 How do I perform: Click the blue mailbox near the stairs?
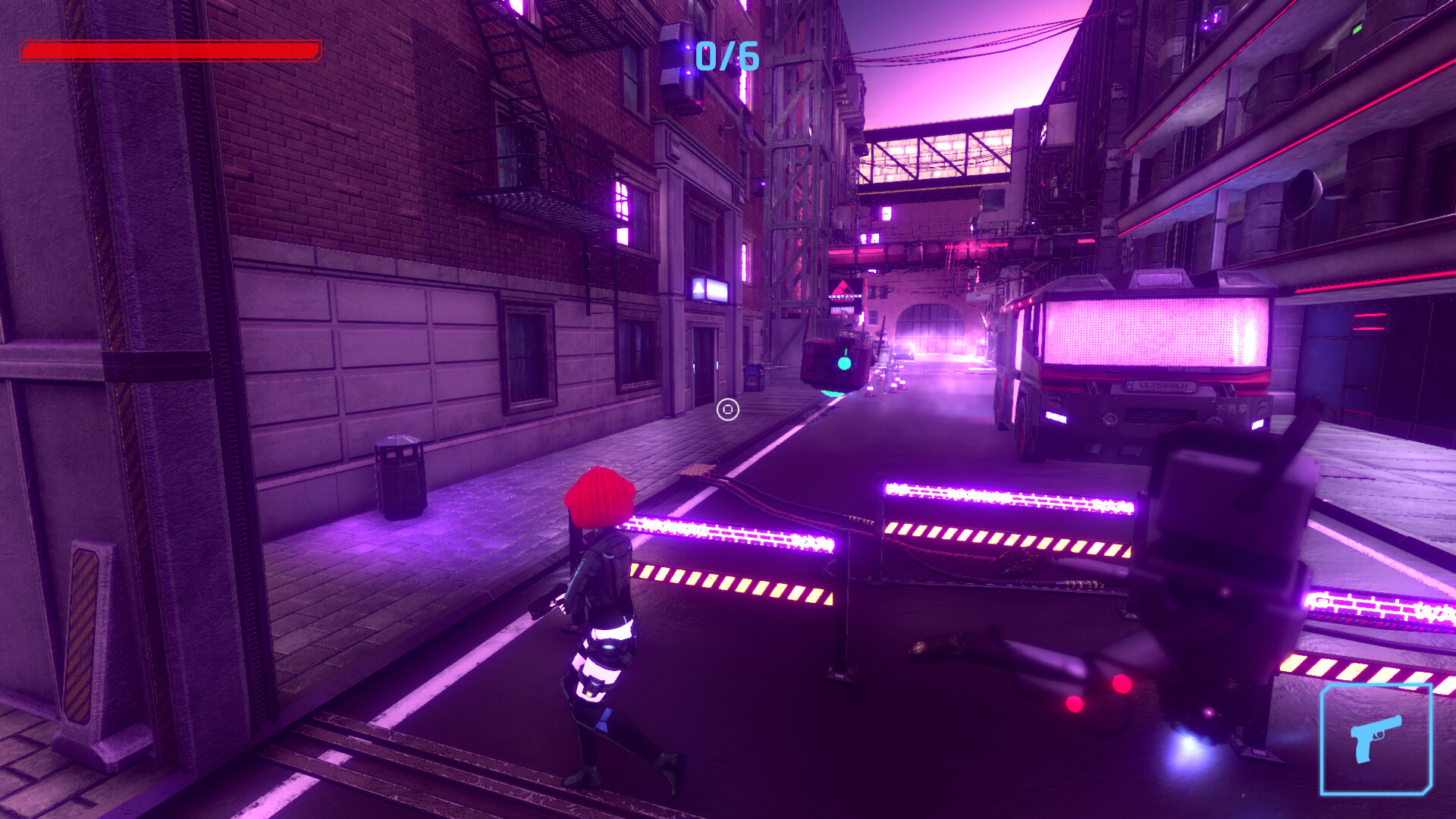752,378
